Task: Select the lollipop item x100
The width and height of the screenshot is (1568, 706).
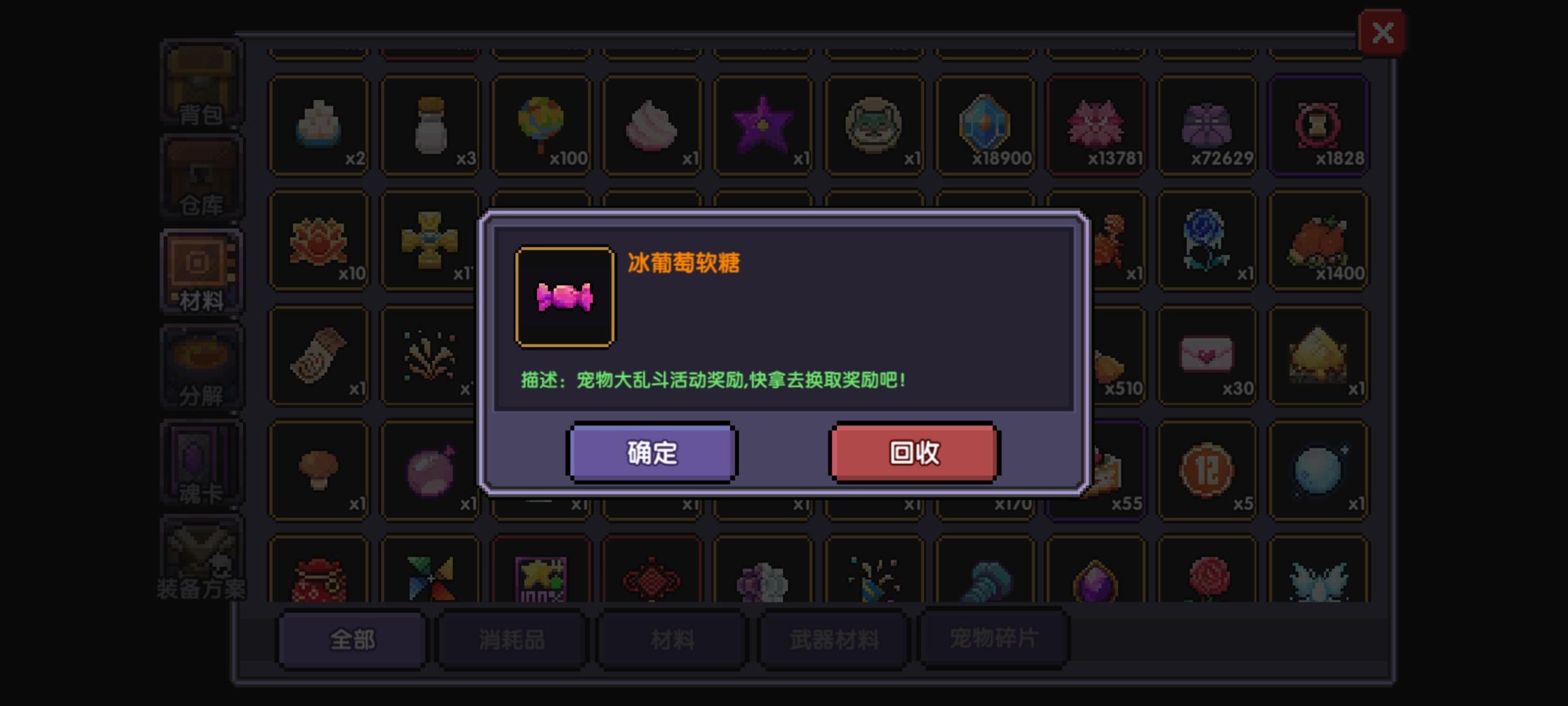Action: point(541,124)
